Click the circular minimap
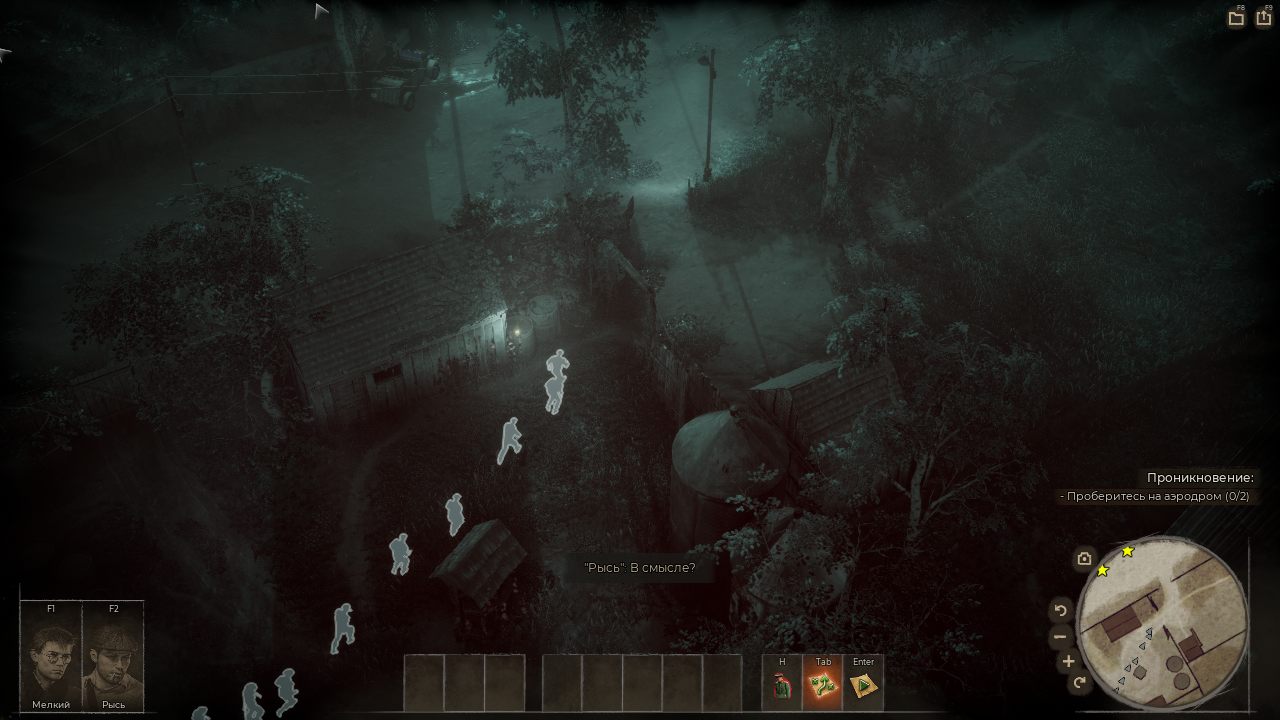The width and height of the screenshot is (1280, 720). pos(1163,622)
